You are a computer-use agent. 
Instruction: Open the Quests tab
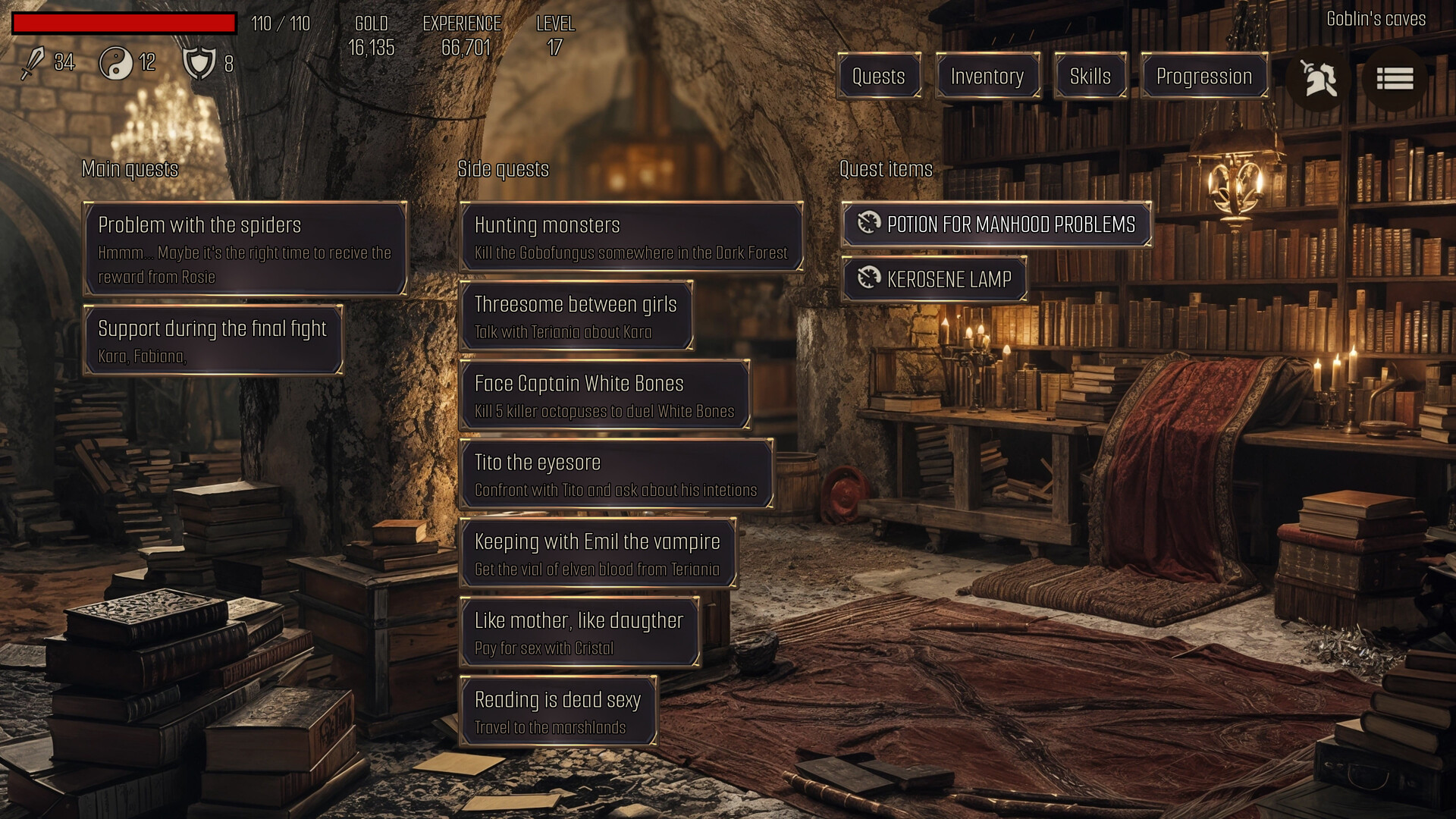[x=878, y=76]
